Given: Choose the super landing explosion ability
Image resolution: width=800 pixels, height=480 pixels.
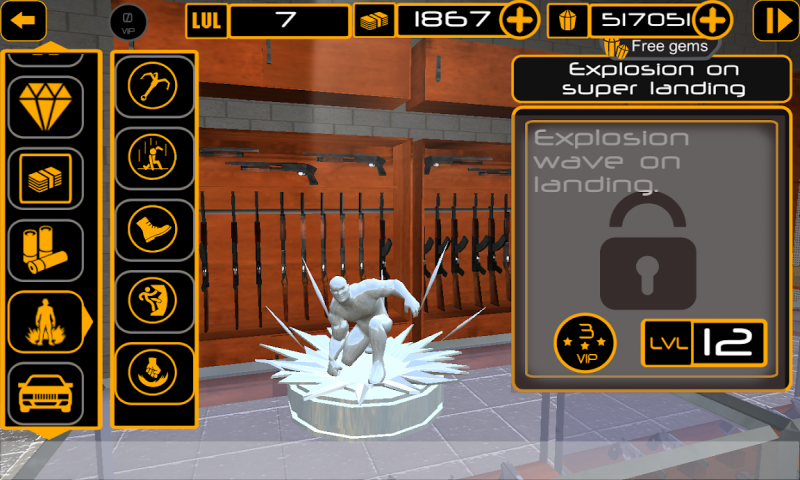Looking at the screenshot, I should point(154,157).
